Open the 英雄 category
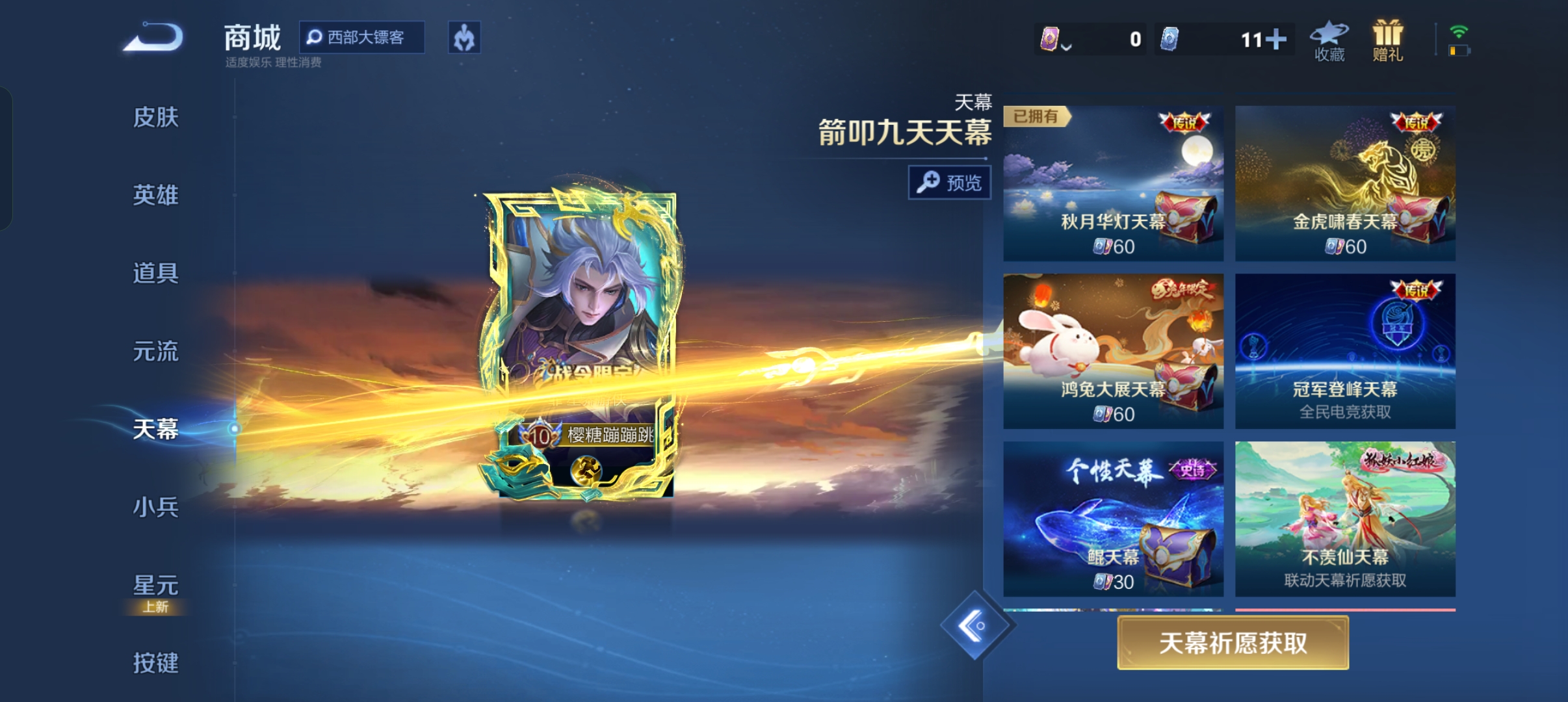This screenshot has width=1568, height=702. [x=155, y=195]
